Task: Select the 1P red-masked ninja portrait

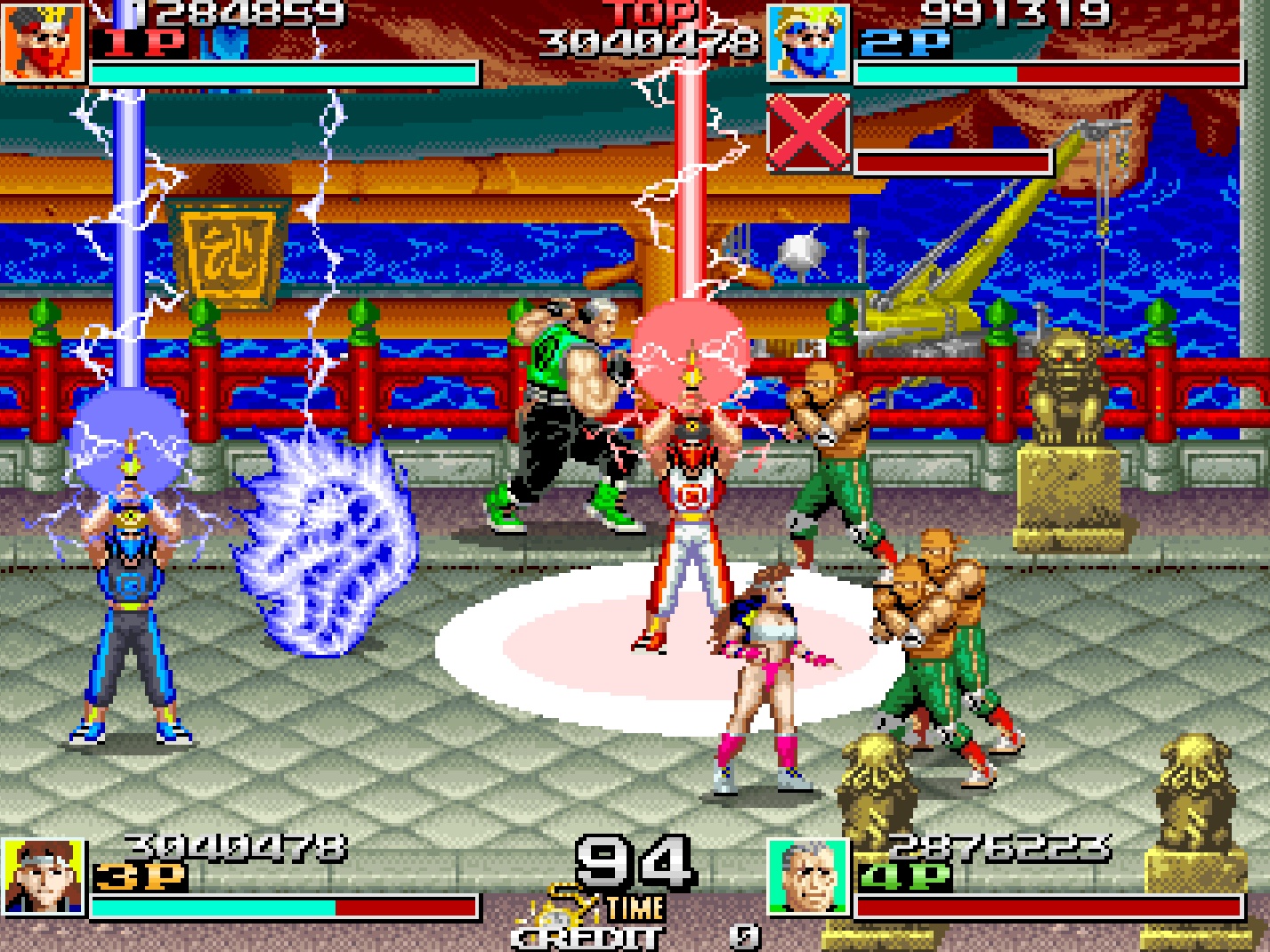Action: tap(43, 42)
